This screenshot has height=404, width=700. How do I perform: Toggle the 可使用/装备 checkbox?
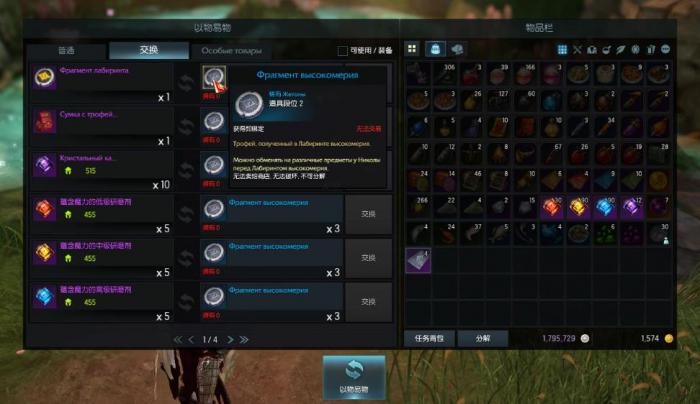[343, 51]
